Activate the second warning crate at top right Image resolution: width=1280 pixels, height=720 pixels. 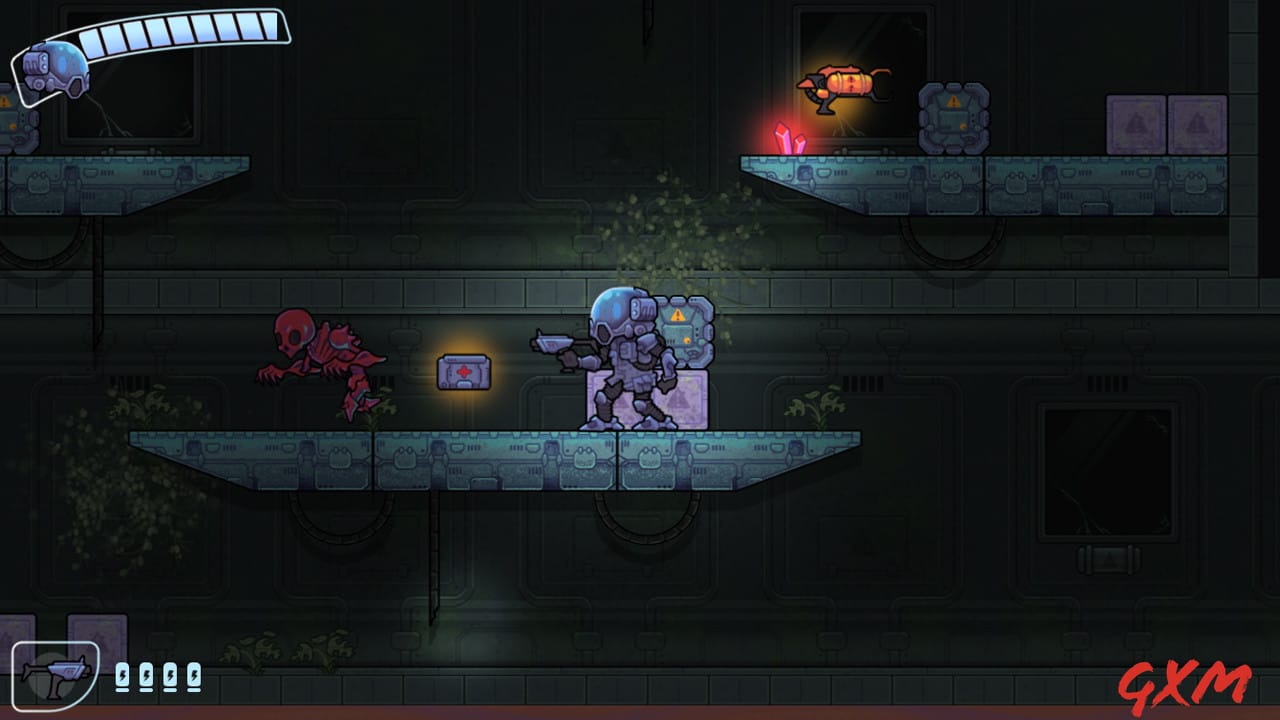tap(1197, 127)
